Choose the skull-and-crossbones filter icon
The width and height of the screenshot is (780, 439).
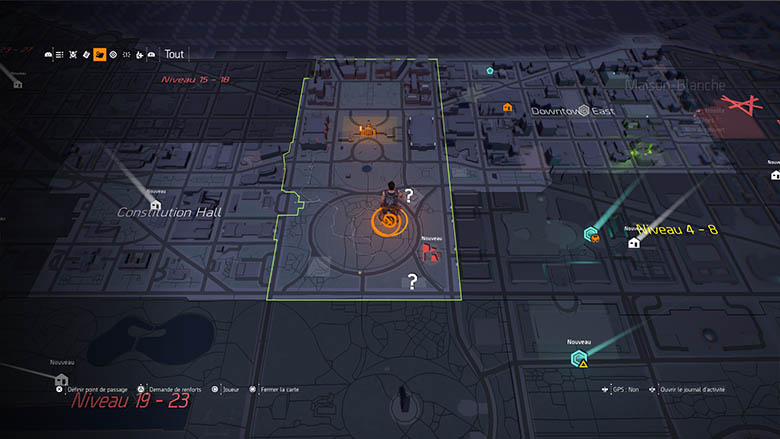pos(75,55)
